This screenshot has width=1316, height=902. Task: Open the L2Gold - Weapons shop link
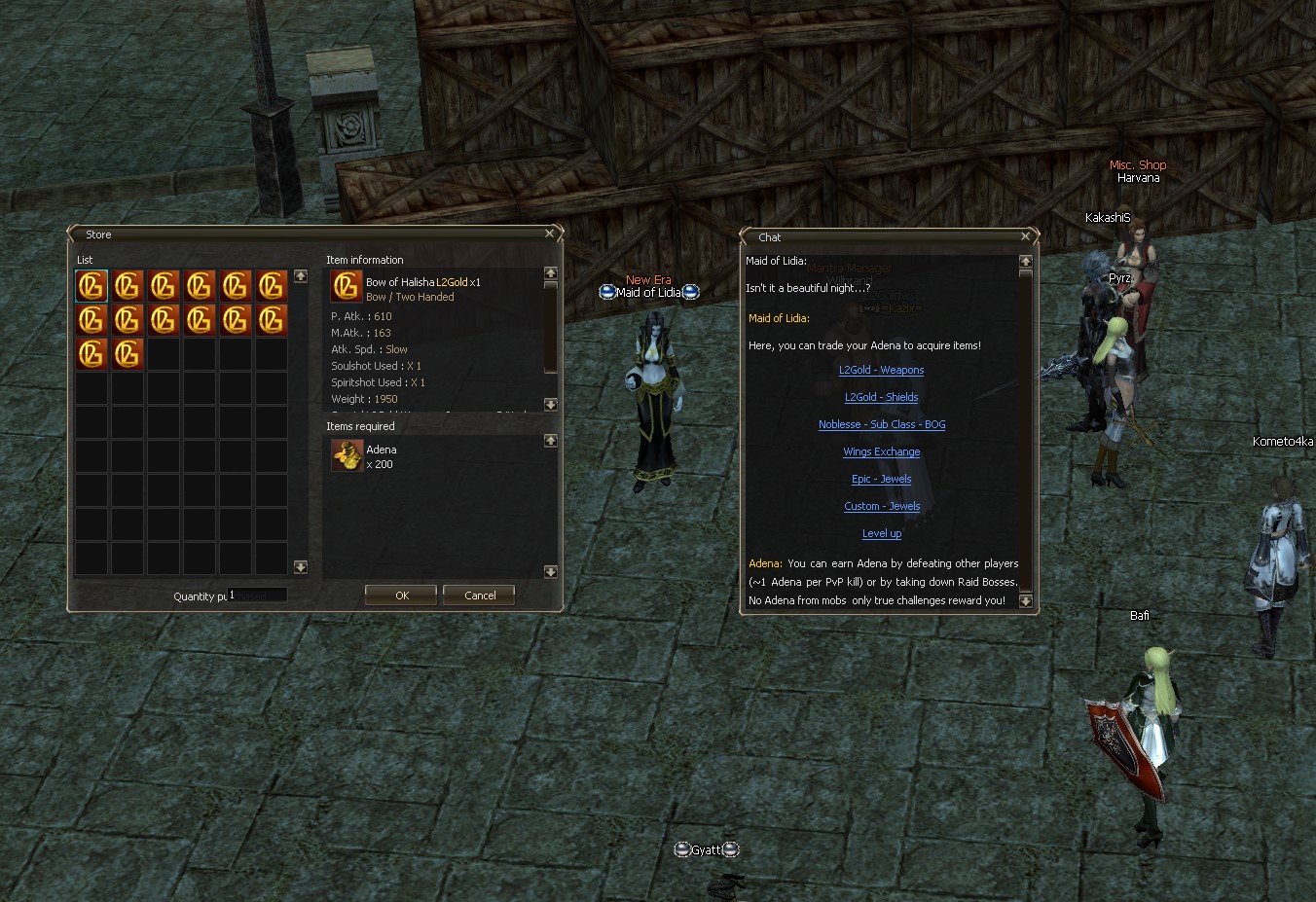(x=882, y=370)
